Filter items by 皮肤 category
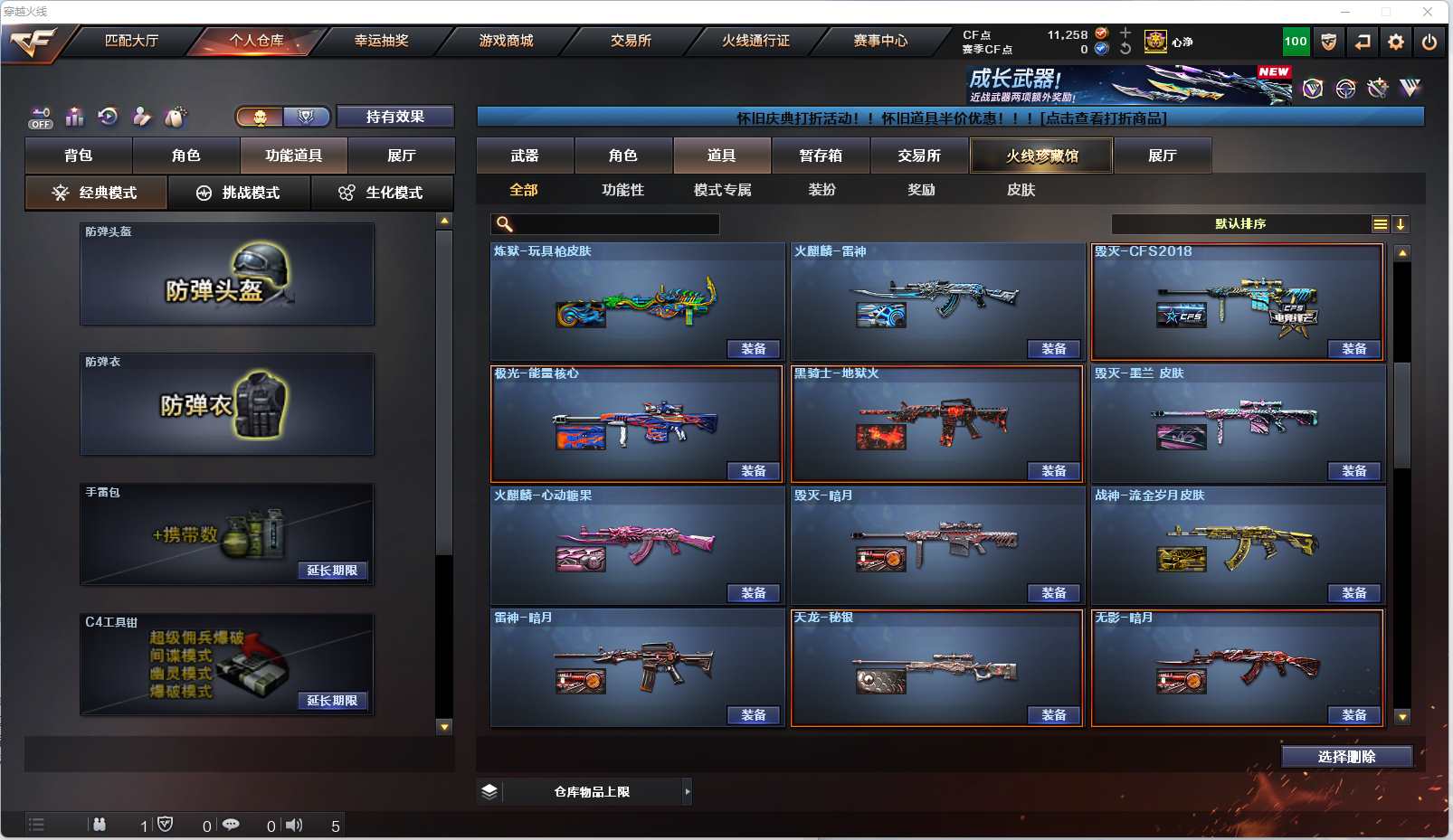1453x840 pixels. pyautogui.click(x=1021, y=190)
